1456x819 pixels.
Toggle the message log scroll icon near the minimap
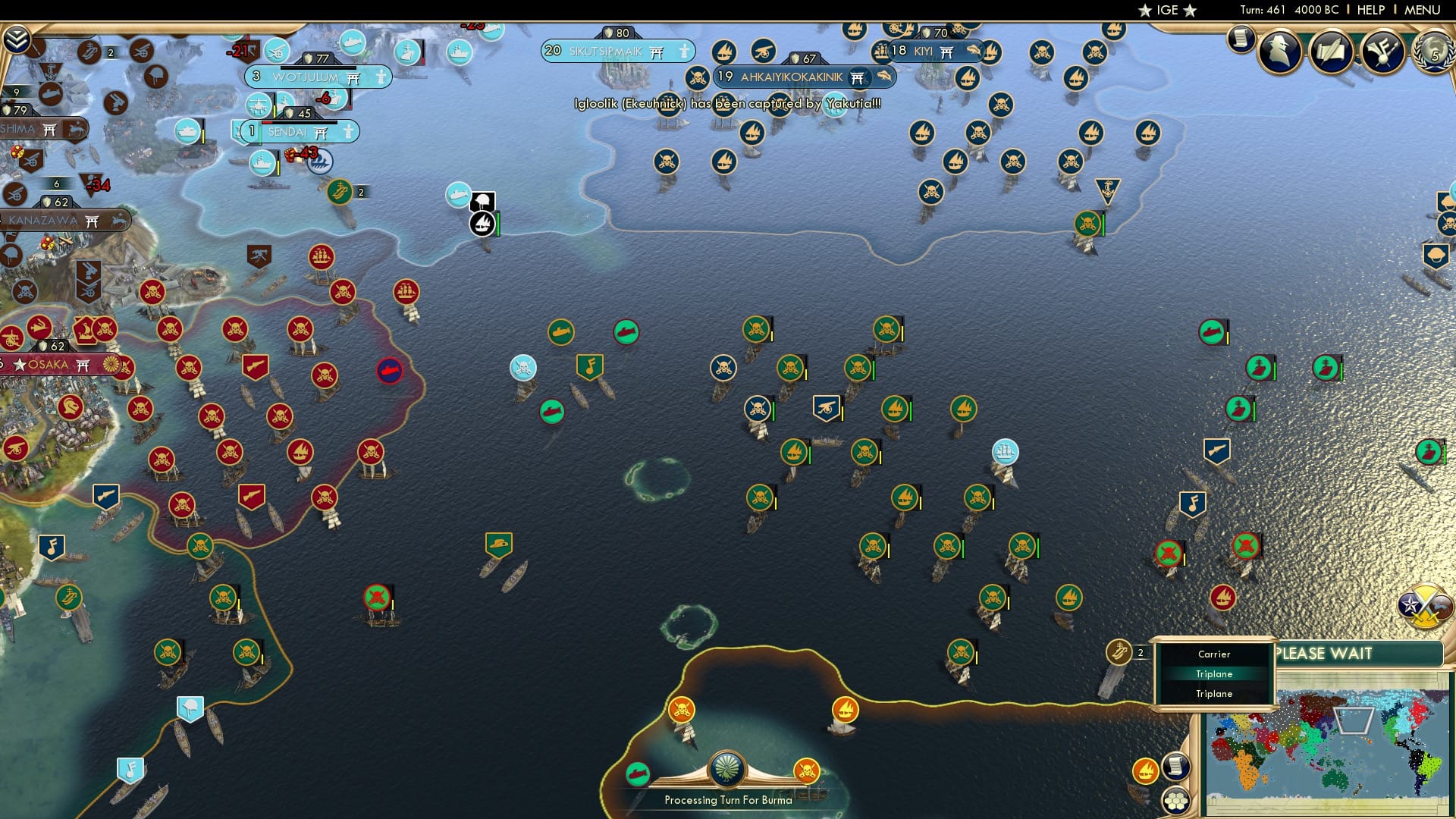[x=1176, y=768]
